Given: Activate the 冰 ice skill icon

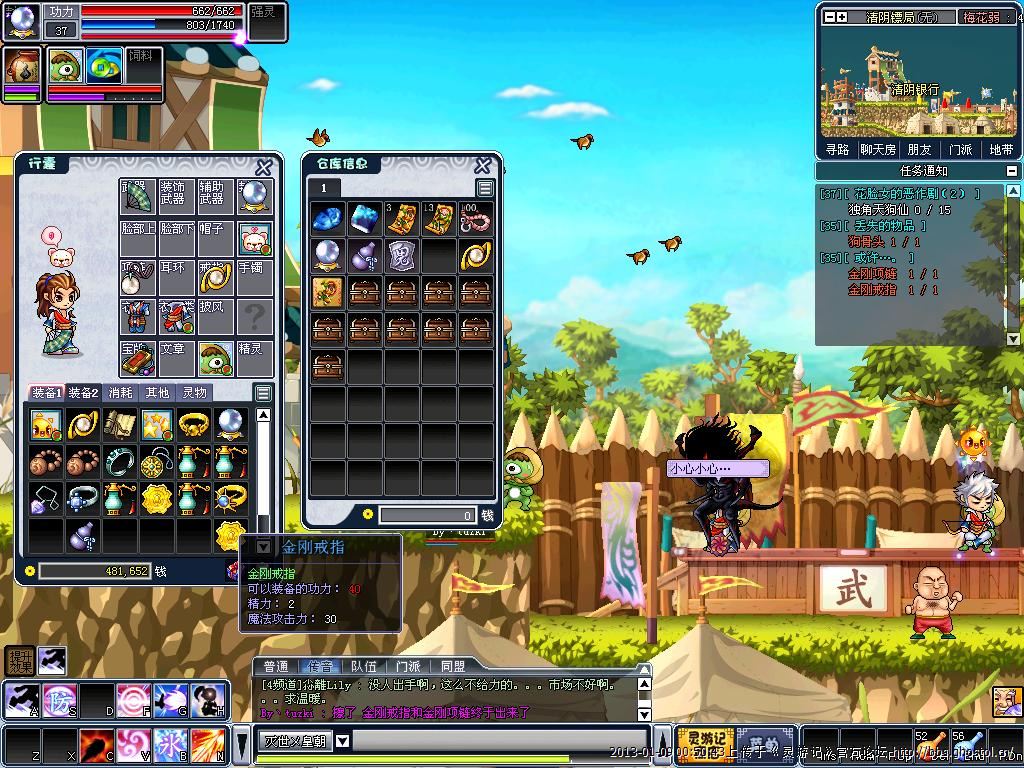Looking at the screenshot, I should [x=169, y=745].
